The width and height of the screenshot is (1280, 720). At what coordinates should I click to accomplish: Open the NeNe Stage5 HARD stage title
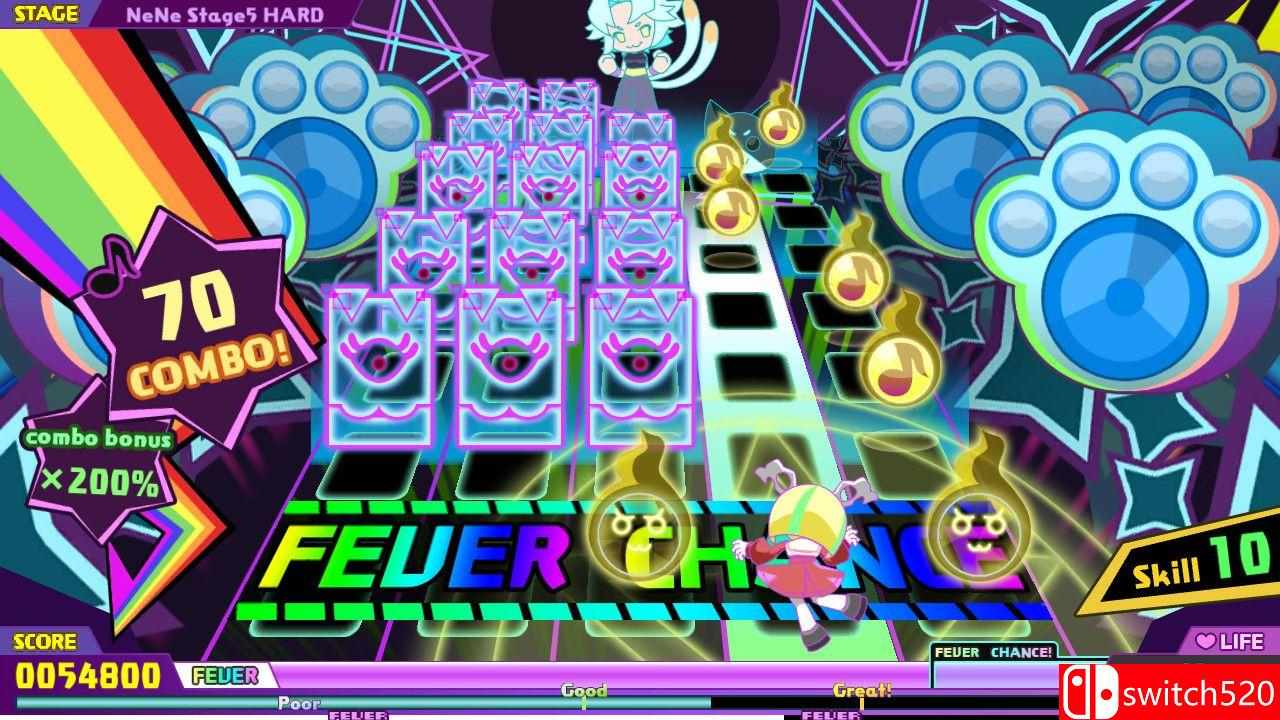click(x=226, y=13)
